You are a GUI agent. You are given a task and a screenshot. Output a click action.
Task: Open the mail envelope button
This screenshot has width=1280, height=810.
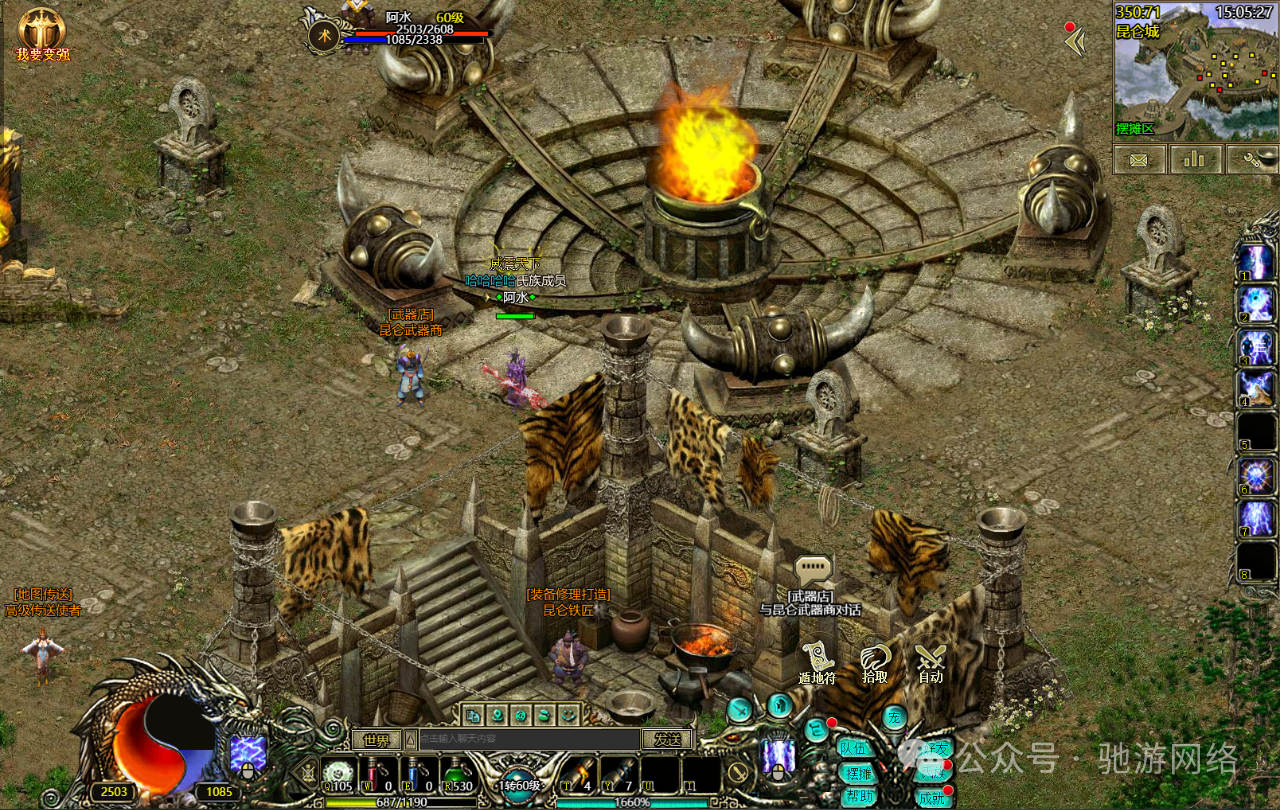tap(1139, 159)
